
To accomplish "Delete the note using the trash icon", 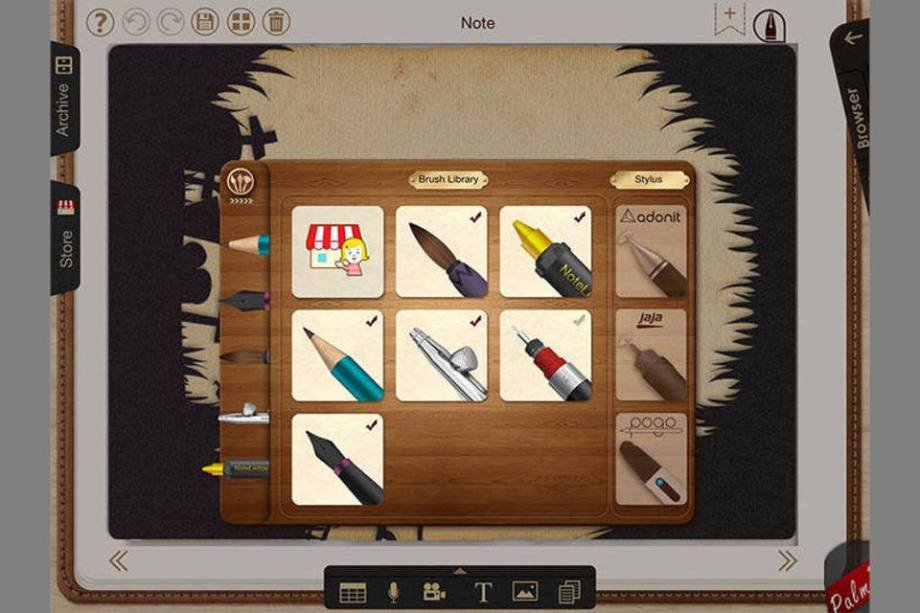I will click(x=276, y=22).
